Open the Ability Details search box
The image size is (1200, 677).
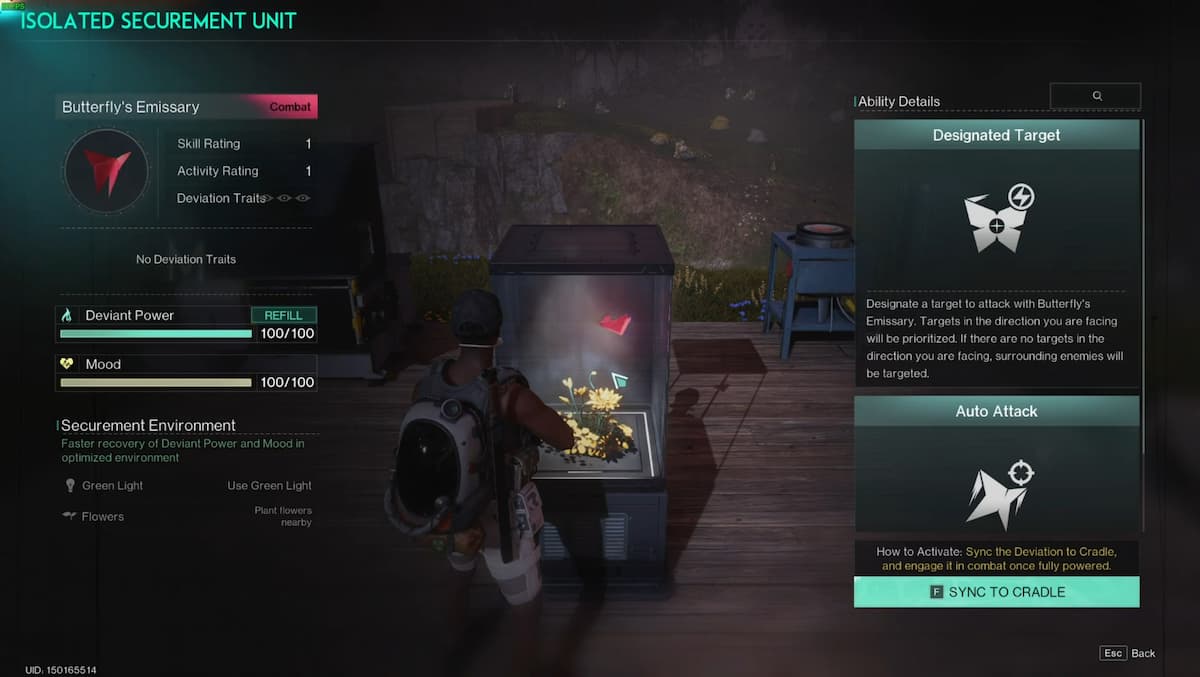click(x=1095, y=96)
